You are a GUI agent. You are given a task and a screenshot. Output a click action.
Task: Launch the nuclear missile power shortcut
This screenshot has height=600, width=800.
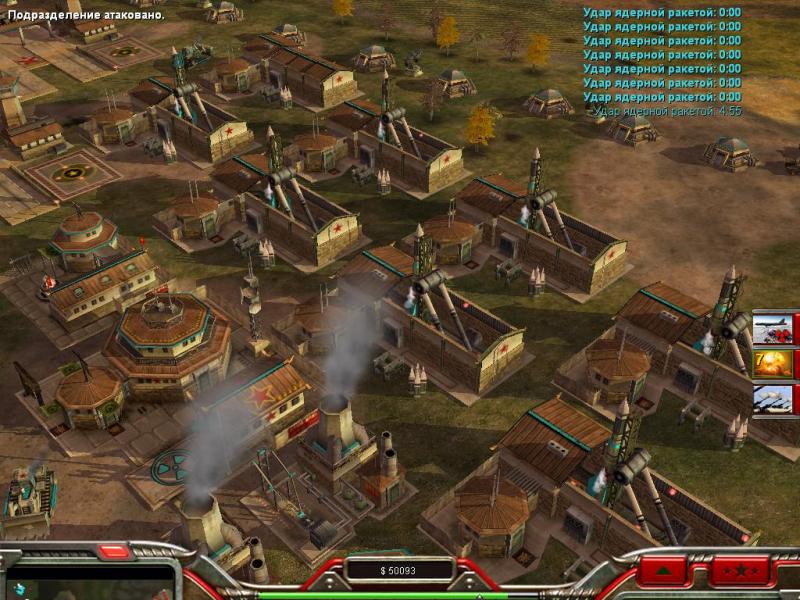(772, 363)
